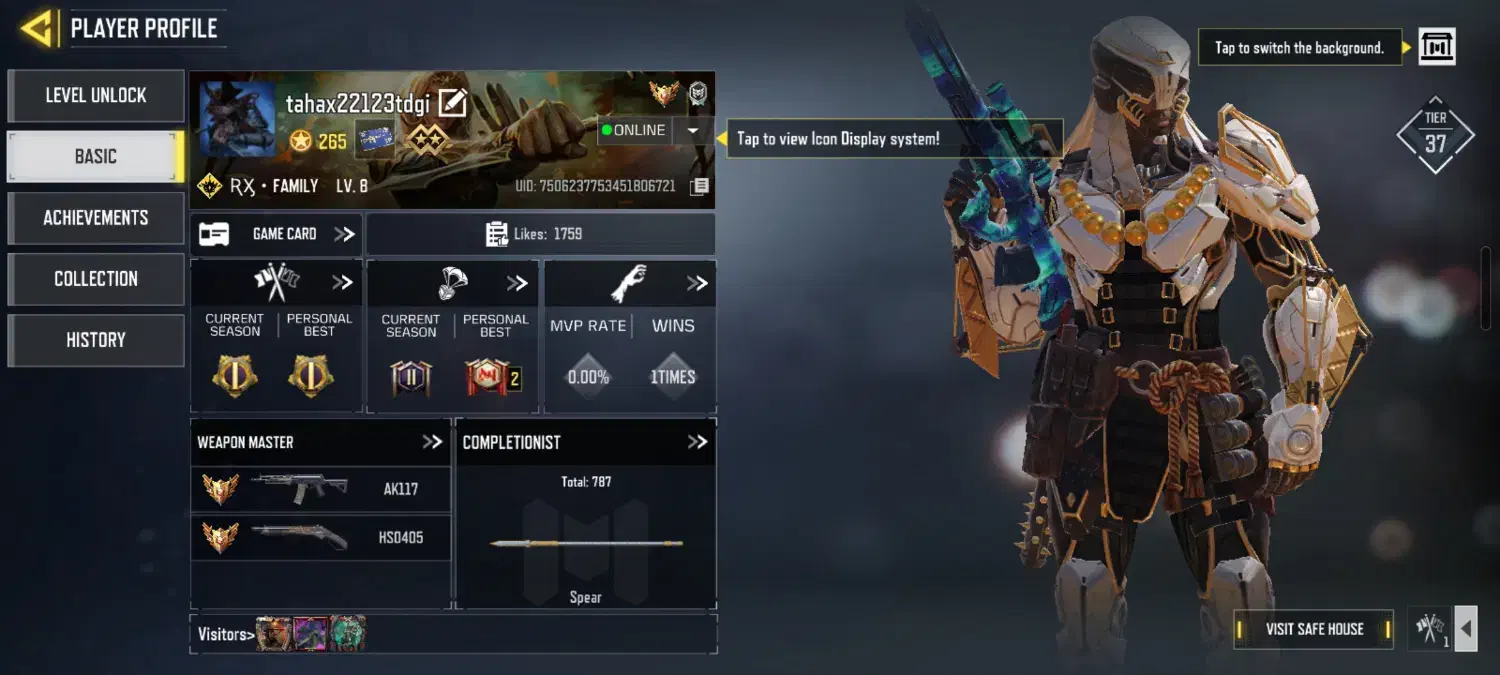The image size is (1500, 675).
Task: Visit the Safe House
Action: (1313, 629)
